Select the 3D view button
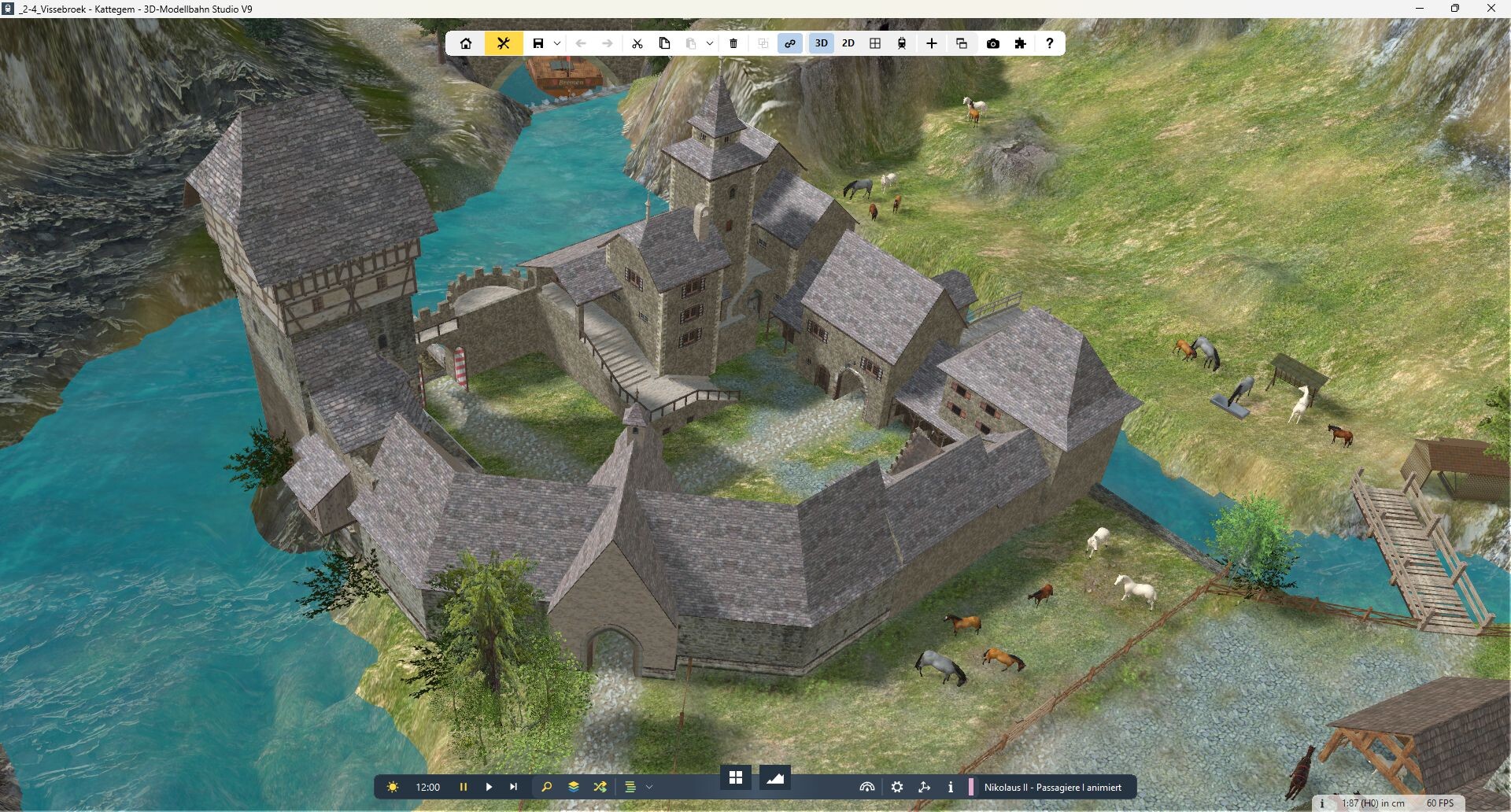The height and width of the screenshot is (812, 1511). tap(822, 43)
